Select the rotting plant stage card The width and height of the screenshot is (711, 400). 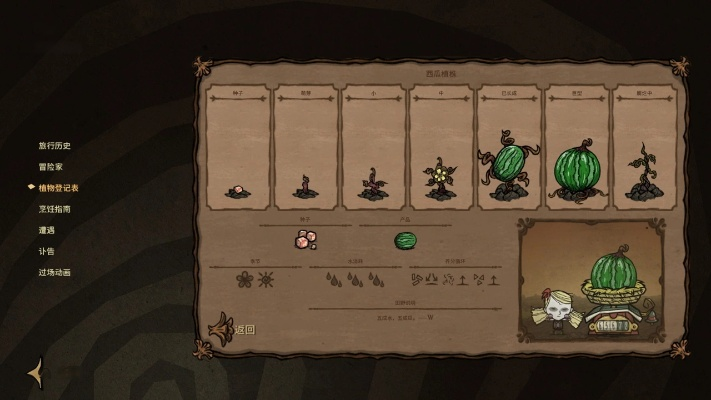click(x=644, y=147)
